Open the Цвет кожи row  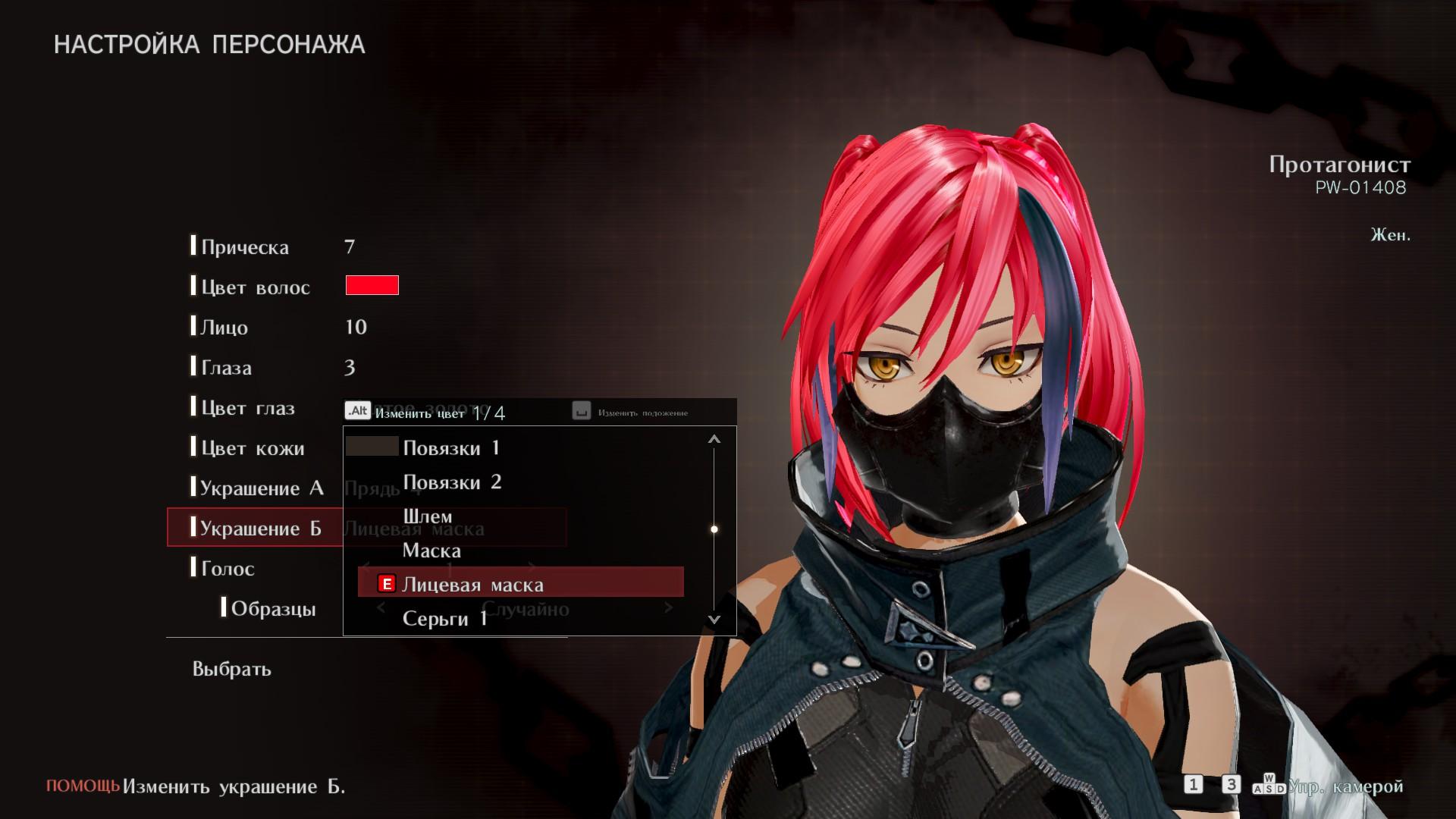click(x=252, y=448)
